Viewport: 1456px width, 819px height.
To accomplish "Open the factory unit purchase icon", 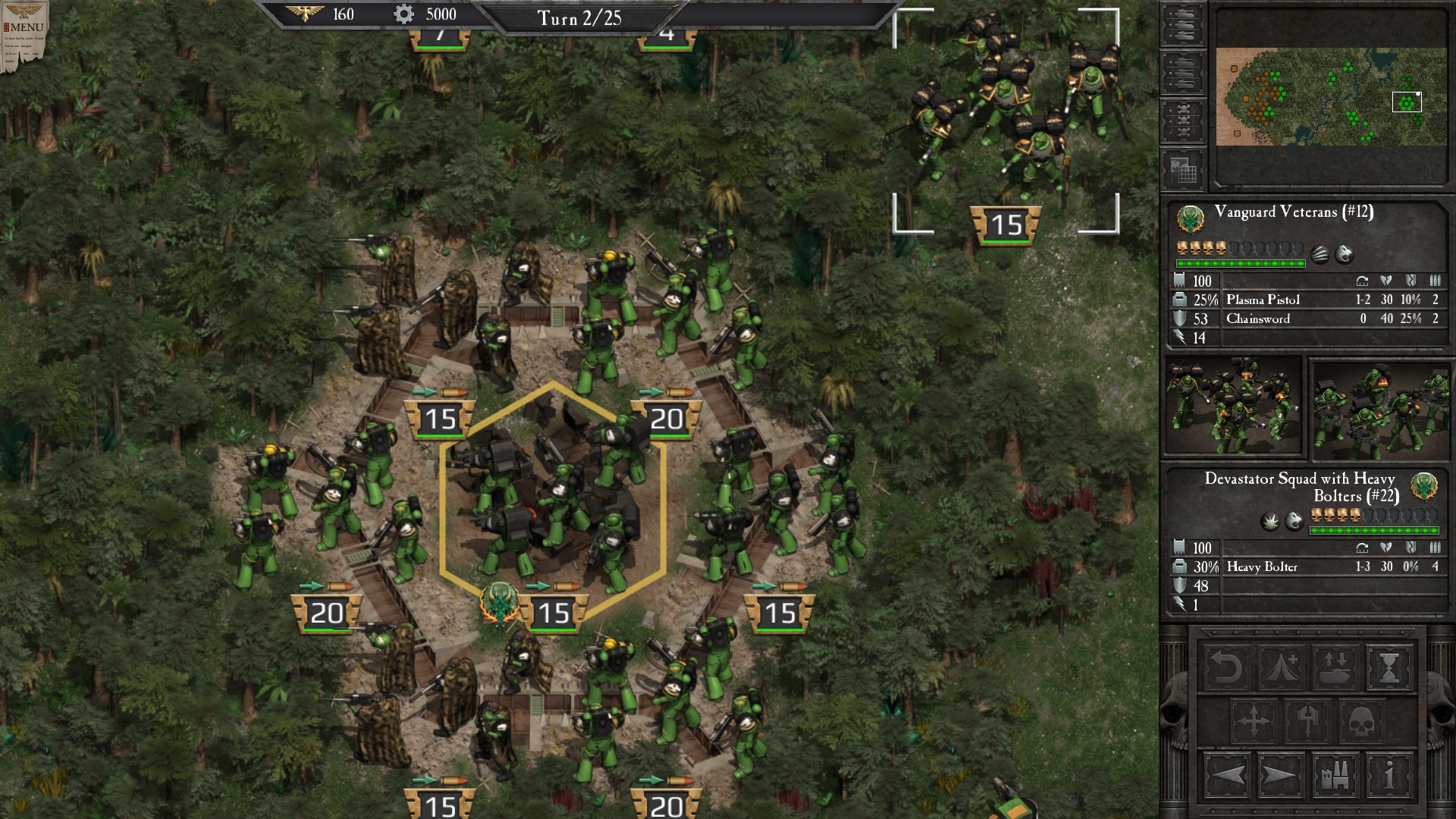I will (x=1333, y=777).
